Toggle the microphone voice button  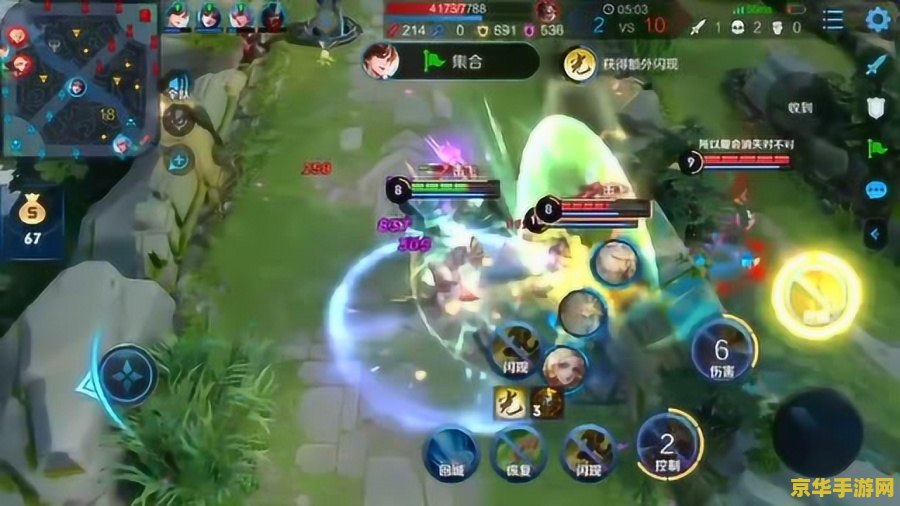pos(179,121)
